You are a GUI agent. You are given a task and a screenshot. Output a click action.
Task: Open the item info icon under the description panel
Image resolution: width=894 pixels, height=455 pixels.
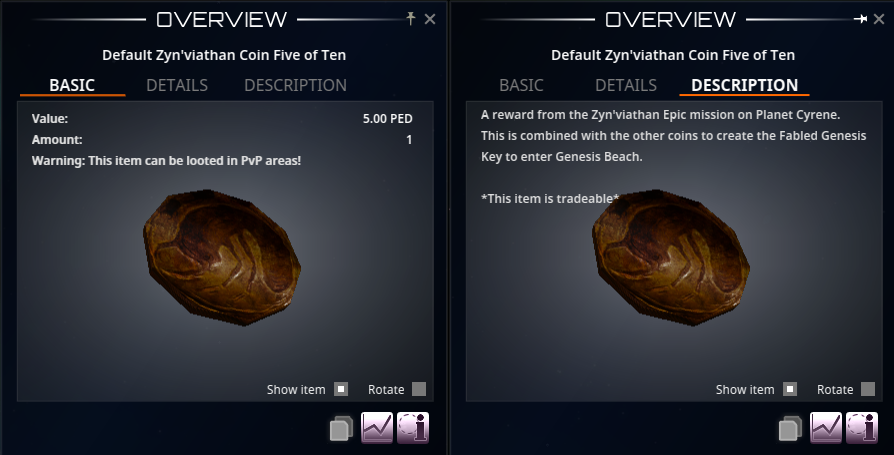coord(862,427)
